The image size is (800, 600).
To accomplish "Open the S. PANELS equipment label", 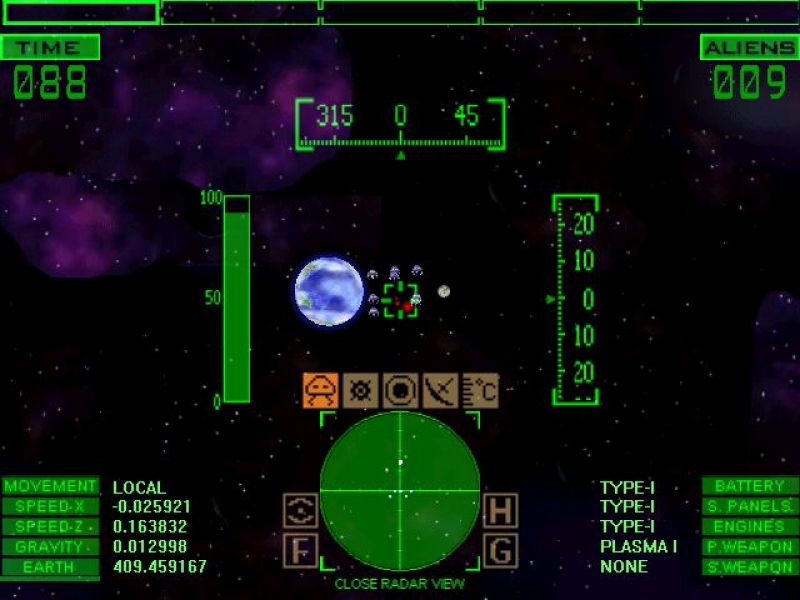I will [x=749, y=507].
